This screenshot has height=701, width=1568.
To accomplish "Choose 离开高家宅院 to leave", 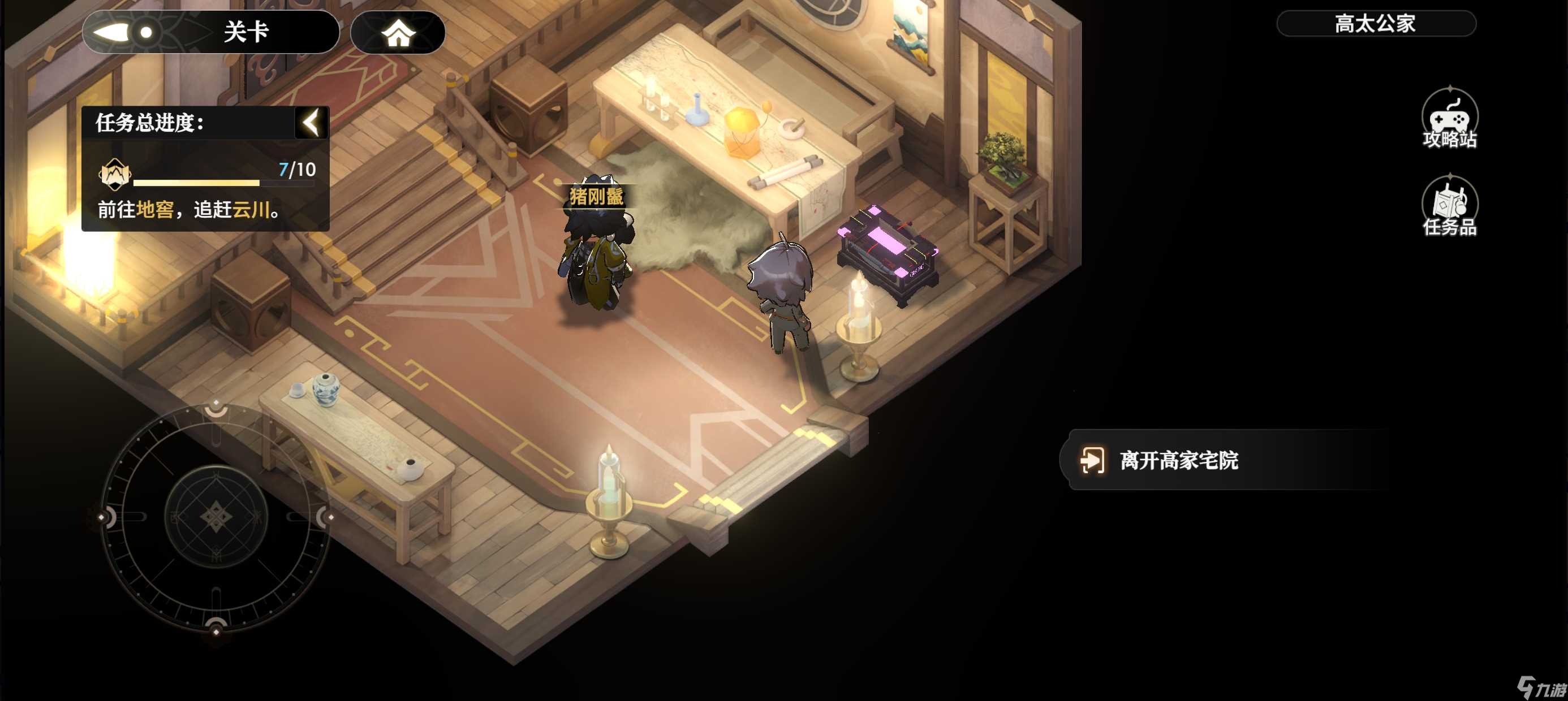I will 1178,460.
